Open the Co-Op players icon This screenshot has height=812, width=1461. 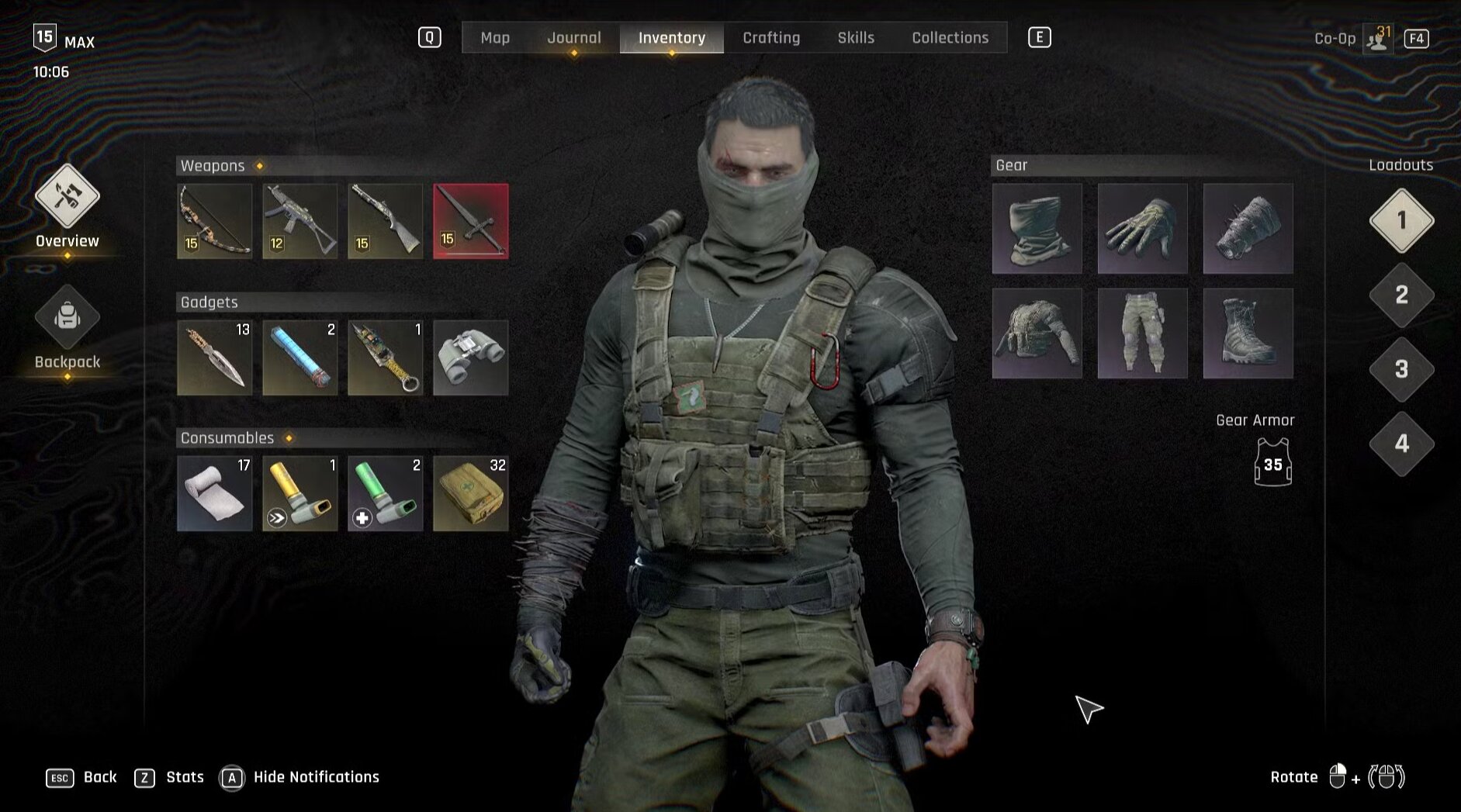pyautogui.click(x=1379, y=38)
